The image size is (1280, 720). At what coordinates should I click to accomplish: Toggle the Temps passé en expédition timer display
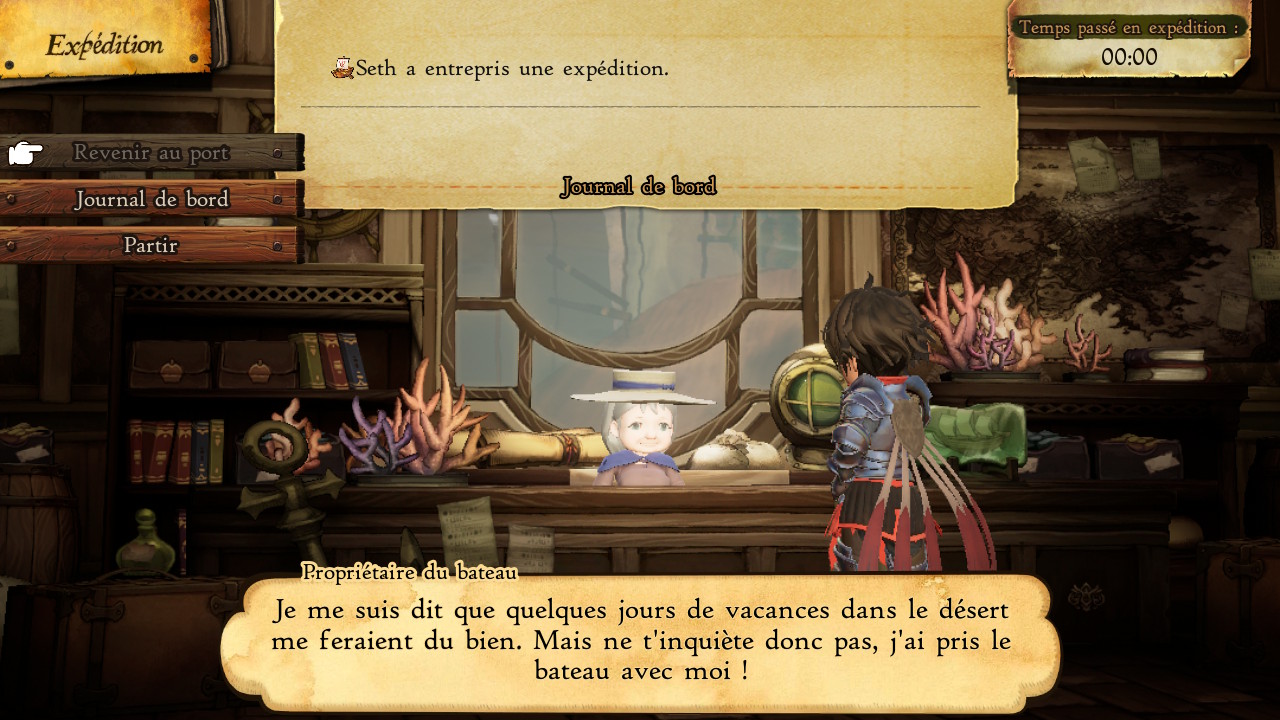click(x=1128, y=30)
